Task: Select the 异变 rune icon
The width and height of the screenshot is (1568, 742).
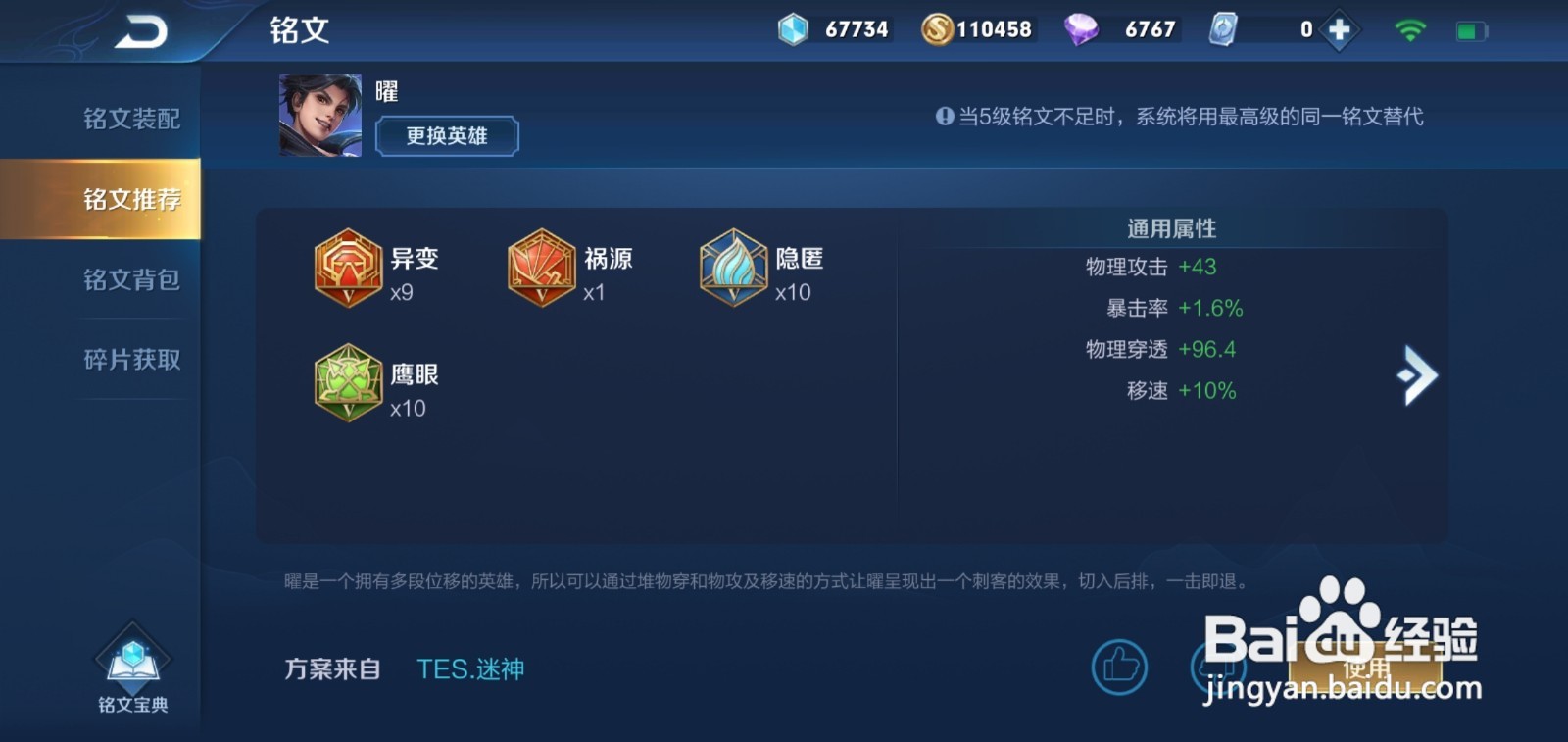Action: (349, 270)
